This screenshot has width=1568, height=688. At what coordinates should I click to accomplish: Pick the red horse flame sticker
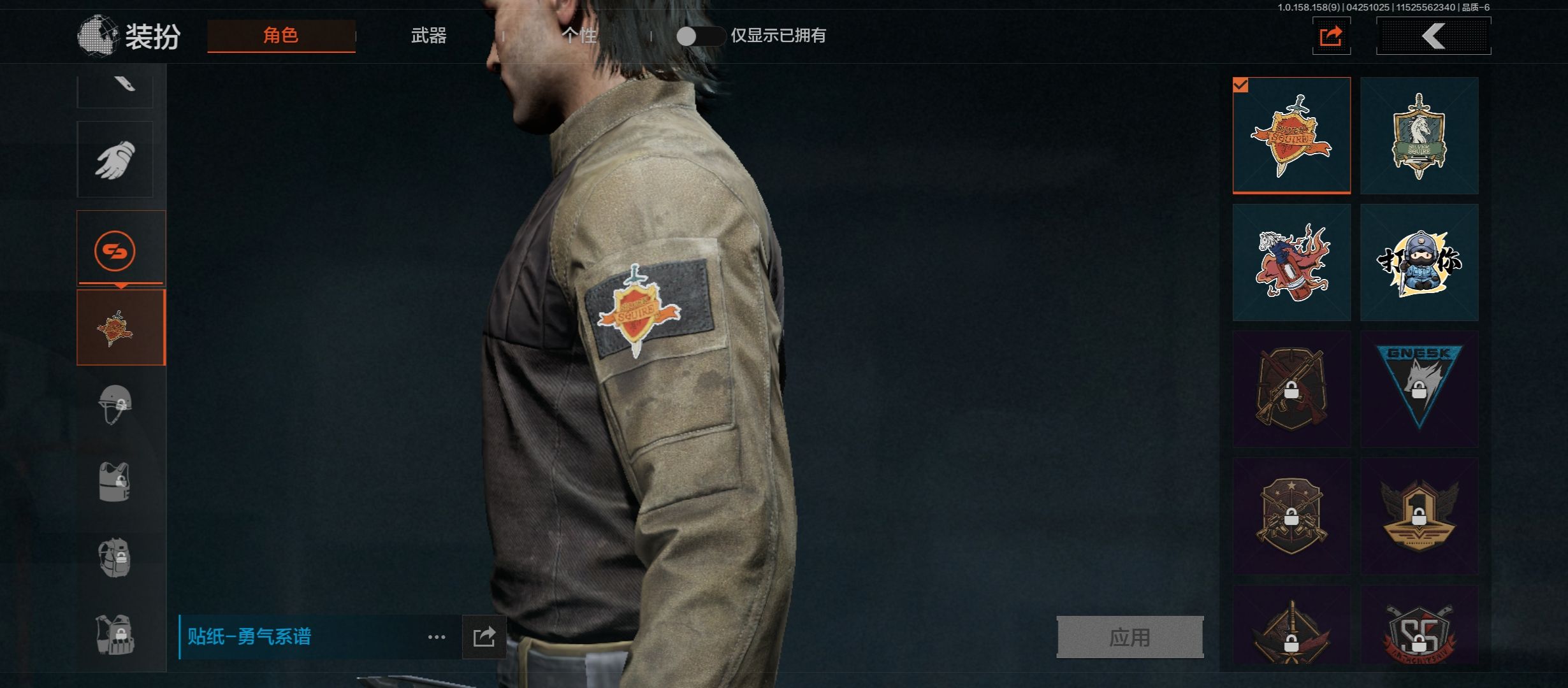[x=1291, y=262]
